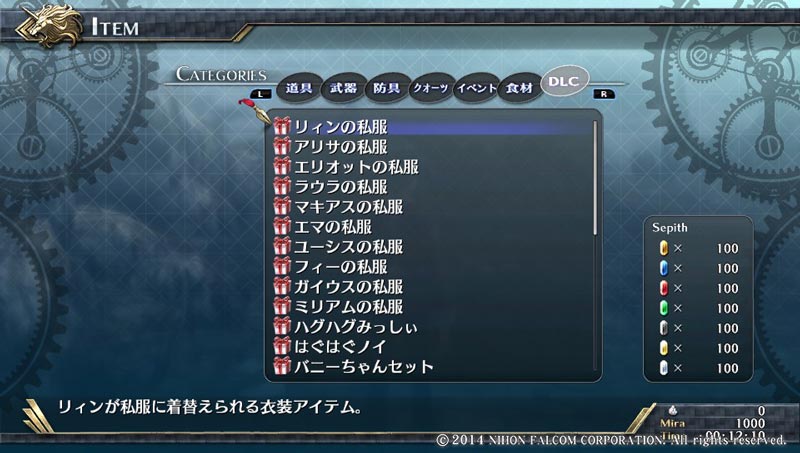Screen dimensions: 800x453
Task: Pick the エリオットの私服 item
Action: pyautogui.click(x=348, y=167)
